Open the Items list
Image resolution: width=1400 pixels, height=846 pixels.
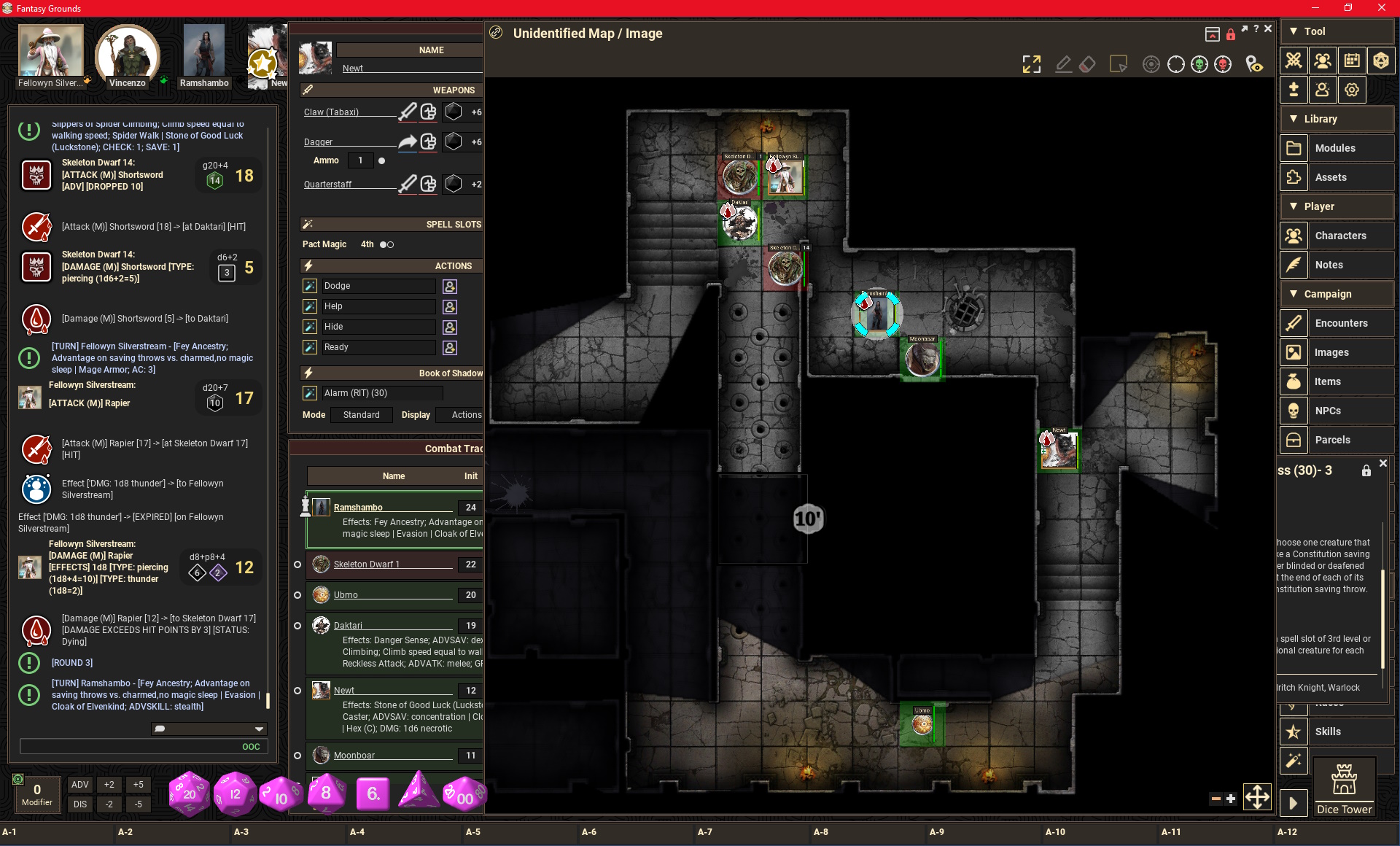pyautogui.click(x=1328, y=381)
